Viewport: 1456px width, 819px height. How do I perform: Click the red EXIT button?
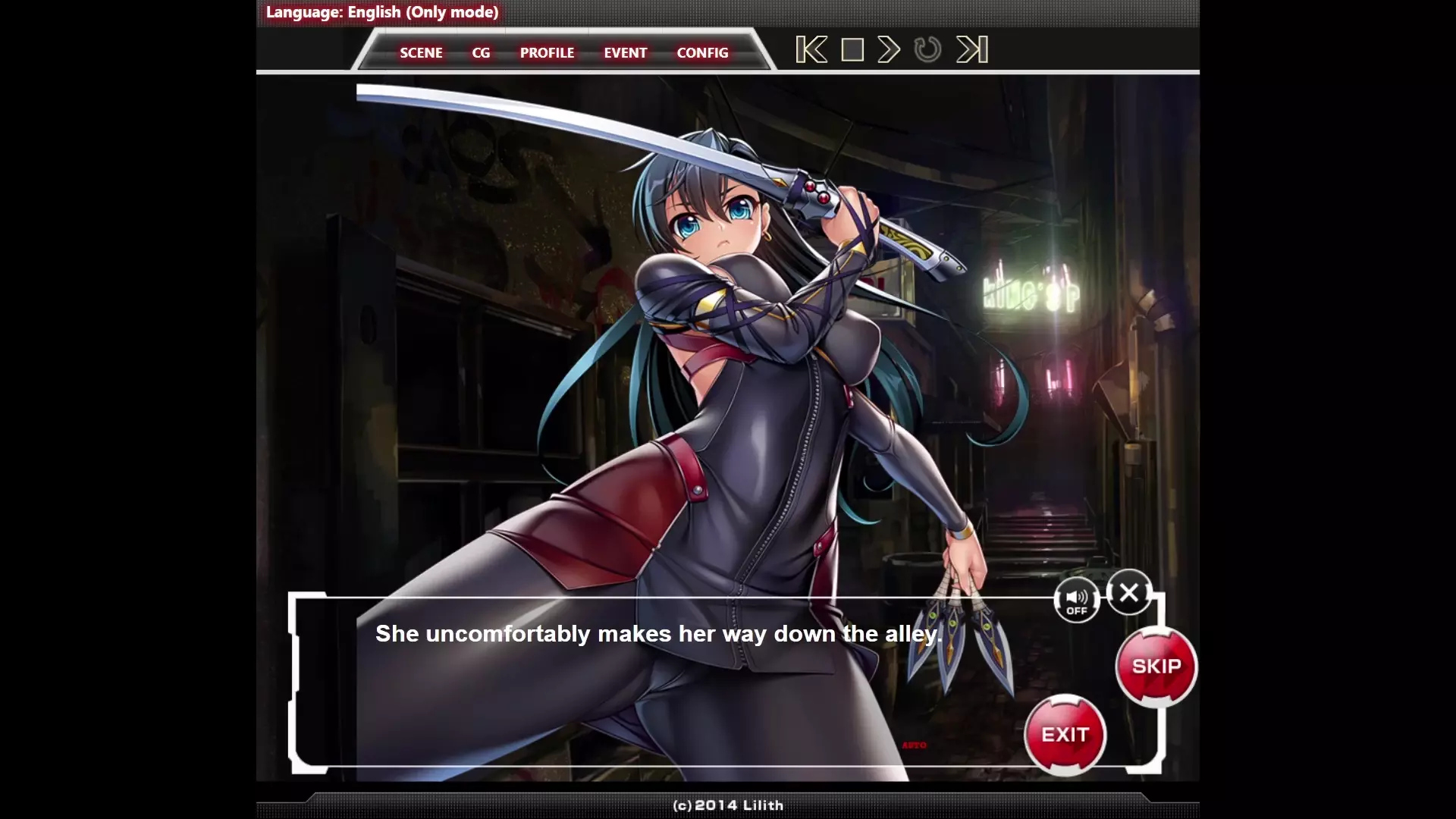coord(1065,735)
